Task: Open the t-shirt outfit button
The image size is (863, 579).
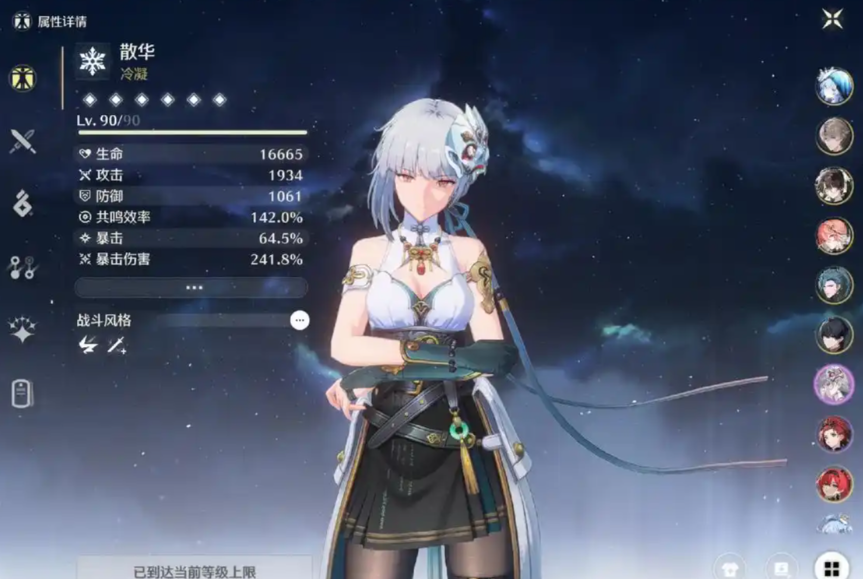Action: pyautogui.click(x=730, y=568)
